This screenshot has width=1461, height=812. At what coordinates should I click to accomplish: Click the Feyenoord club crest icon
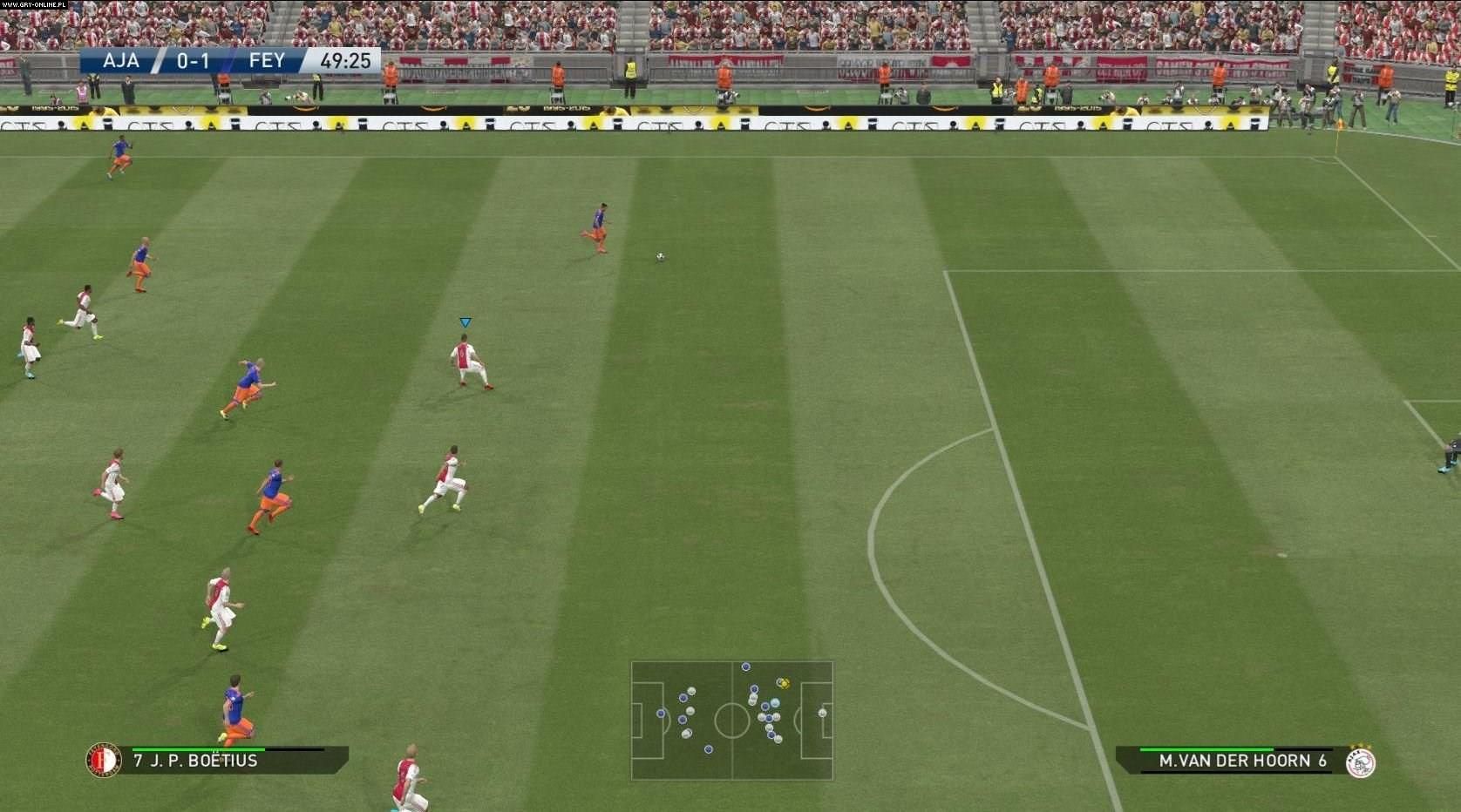pyautogui.click(x=103, y=760)
